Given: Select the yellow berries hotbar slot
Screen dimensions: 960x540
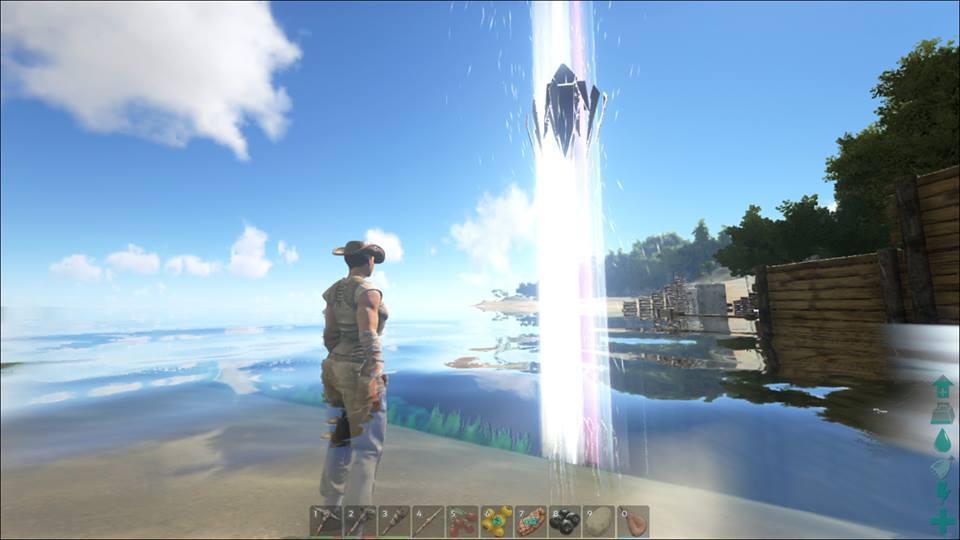Looking at the screenshot, I should [x=496, y=521].
